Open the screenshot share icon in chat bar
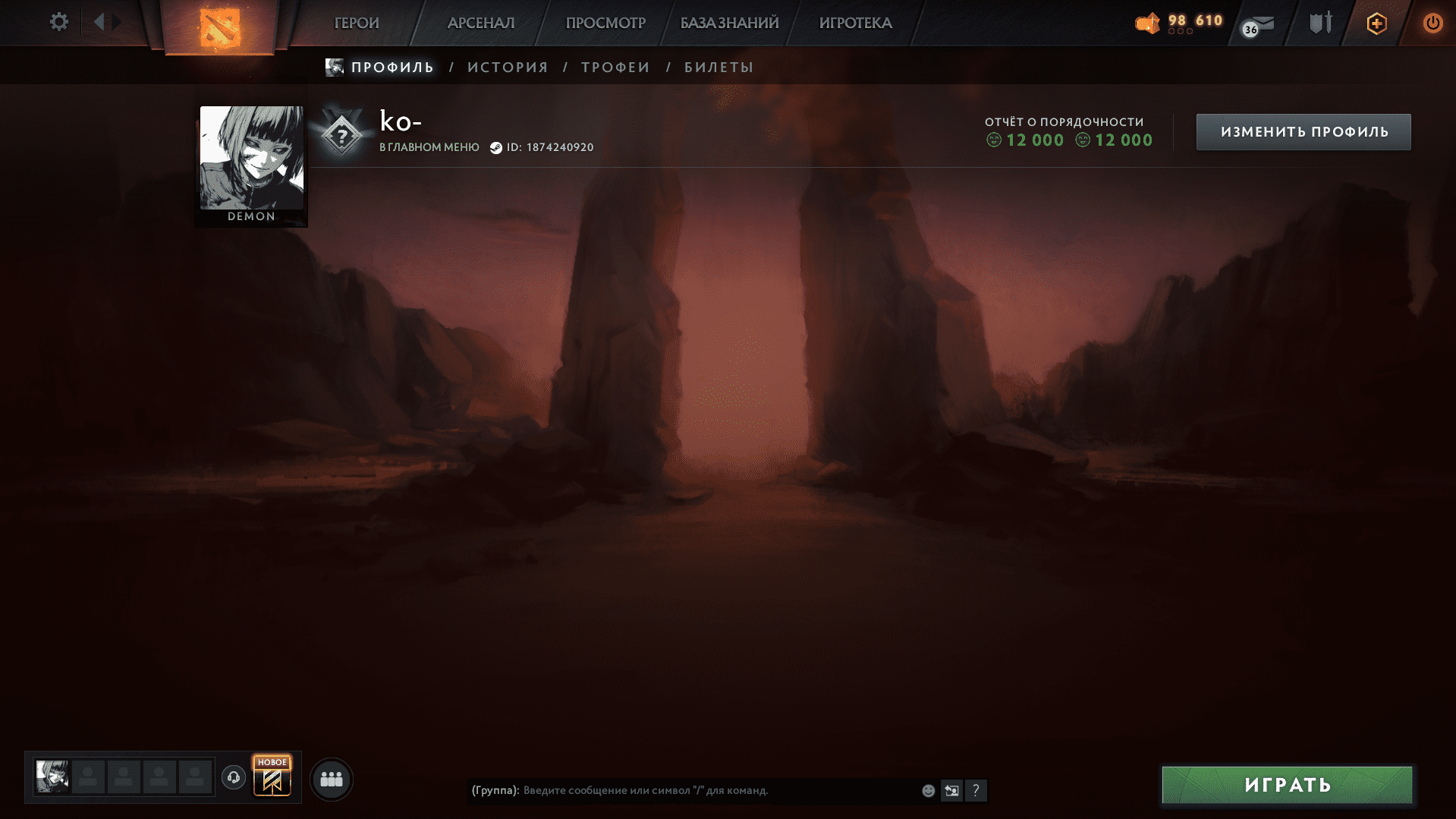The image size is (1456, 819). coord(951,790)
